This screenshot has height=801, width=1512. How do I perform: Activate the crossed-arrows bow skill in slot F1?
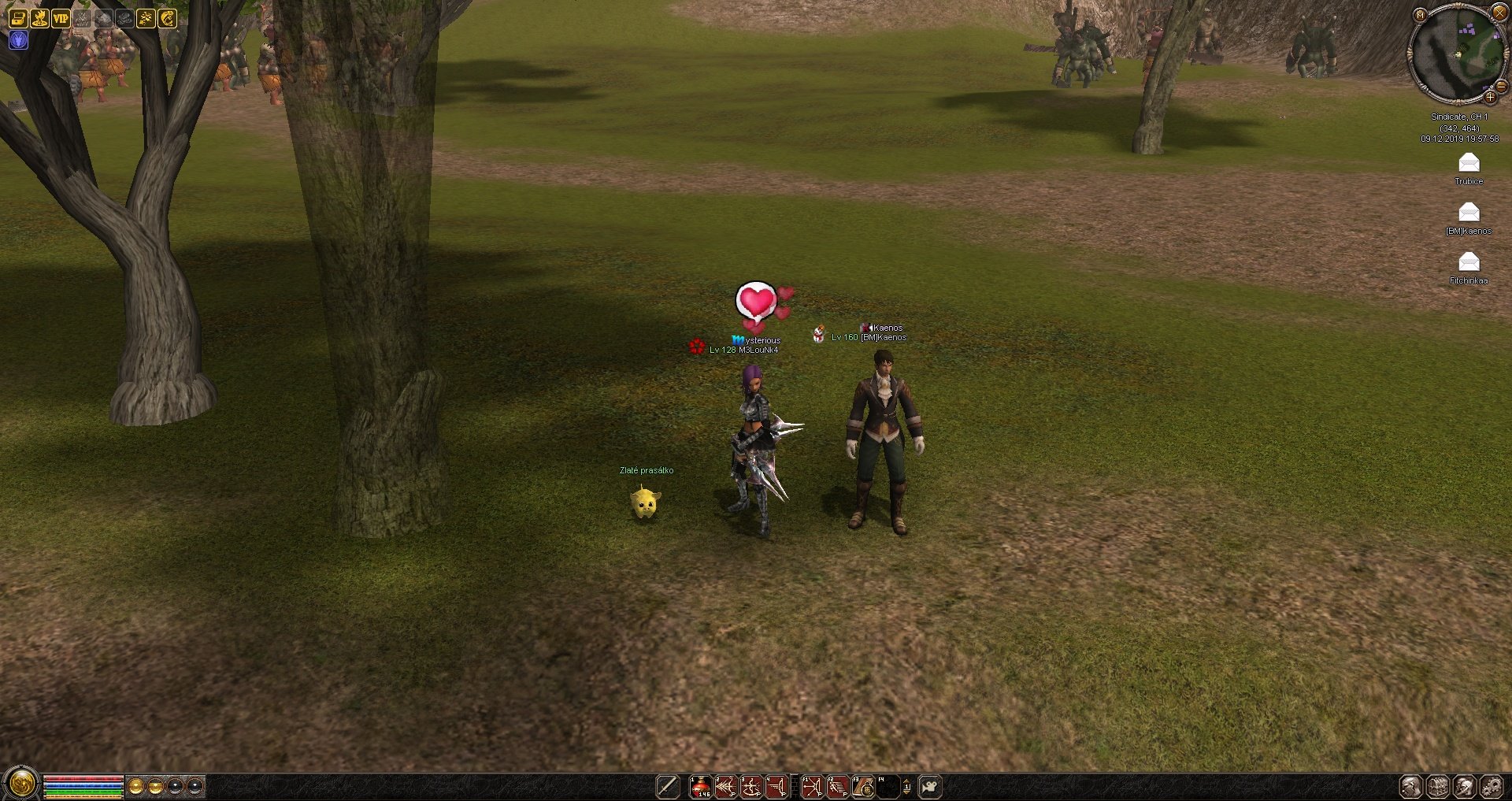pos(812,786)
